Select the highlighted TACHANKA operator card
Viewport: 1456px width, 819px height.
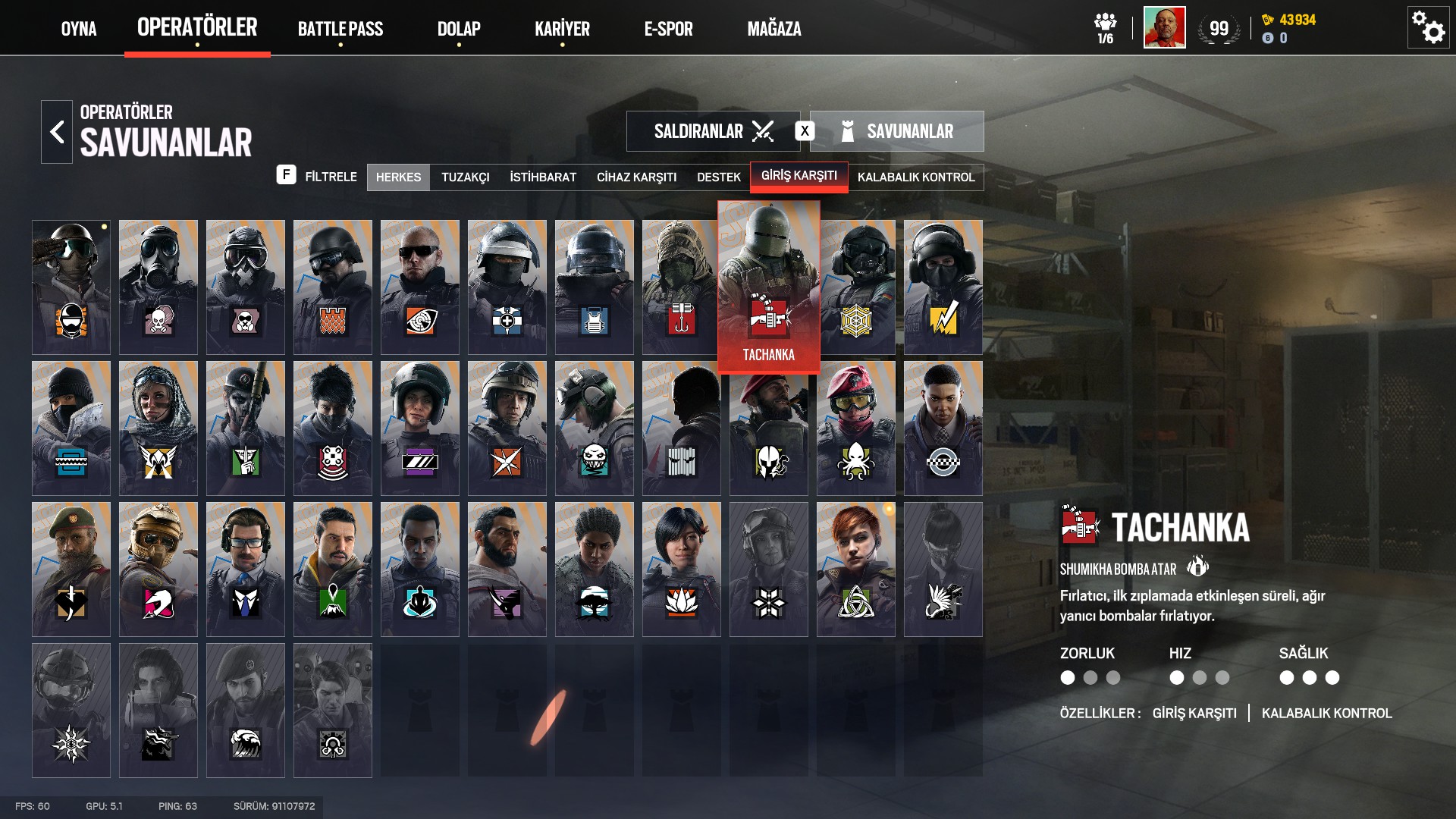[x=768, y=287]
